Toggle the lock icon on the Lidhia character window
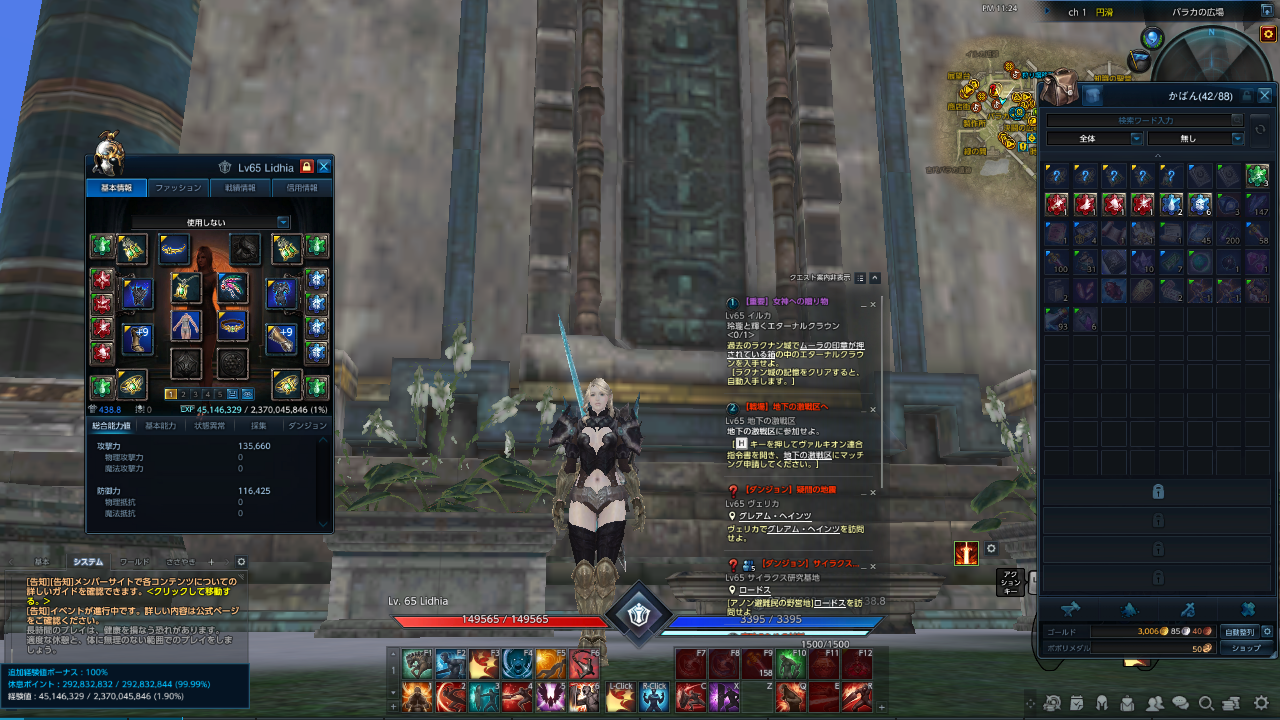Viewport: 1280px width, 720px height. (x=307, y=166)
